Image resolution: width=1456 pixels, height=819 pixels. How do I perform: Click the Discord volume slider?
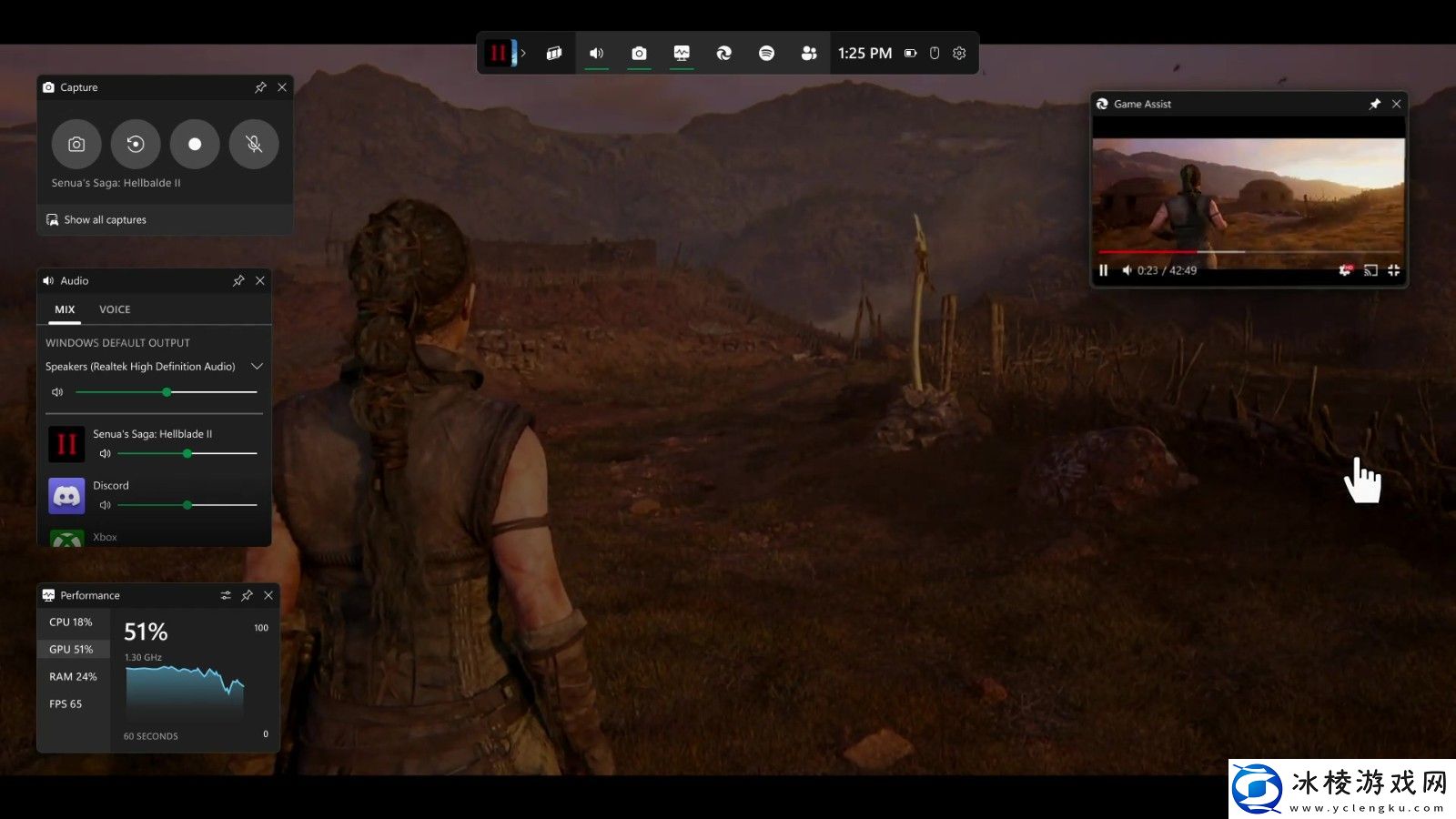(x=187, y=505)
